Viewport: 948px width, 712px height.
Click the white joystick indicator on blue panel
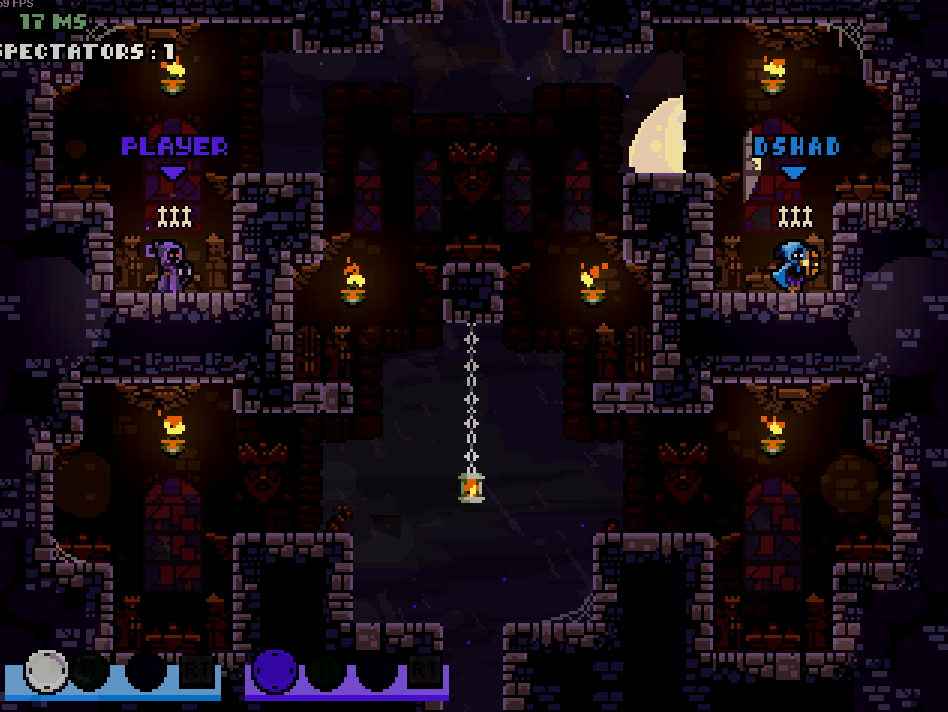[x=45, y=669]
